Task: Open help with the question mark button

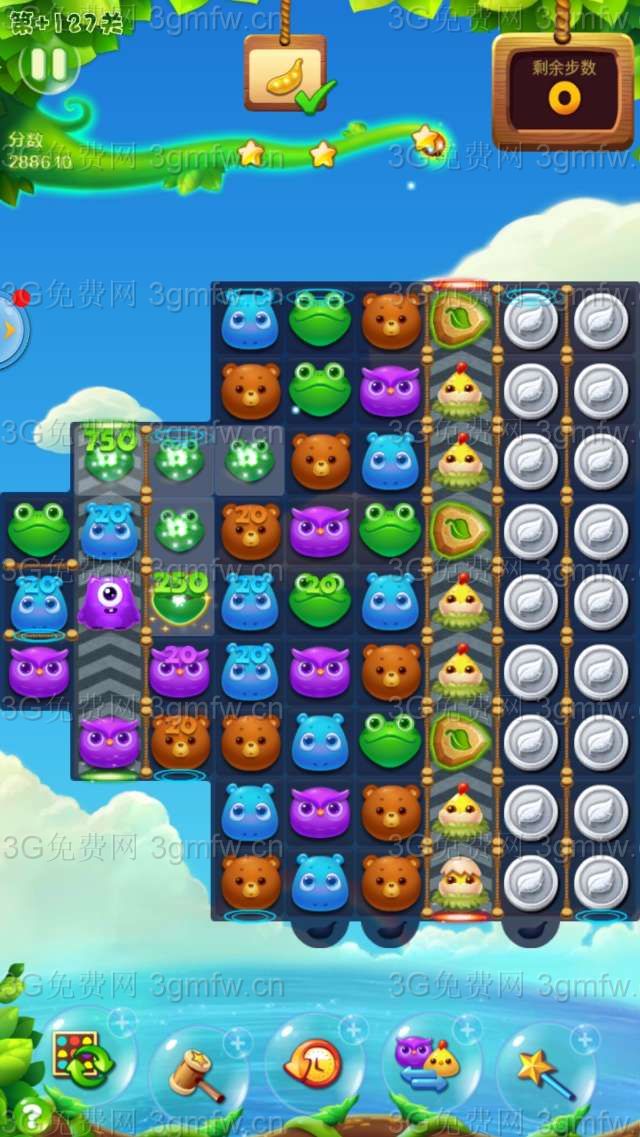Action: coord(31,1115)
